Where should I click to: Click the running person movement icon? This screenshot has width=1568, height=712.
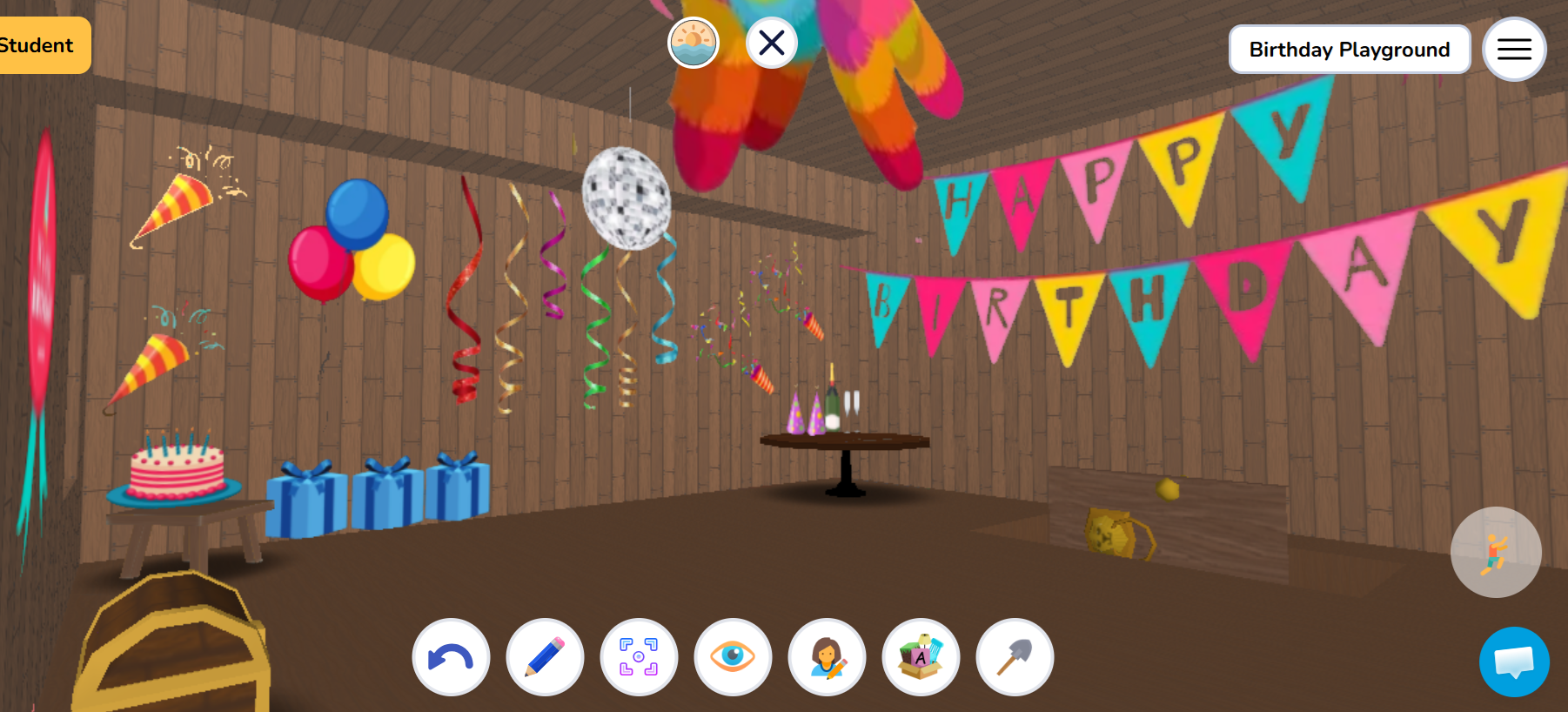tap(1495, 552)
